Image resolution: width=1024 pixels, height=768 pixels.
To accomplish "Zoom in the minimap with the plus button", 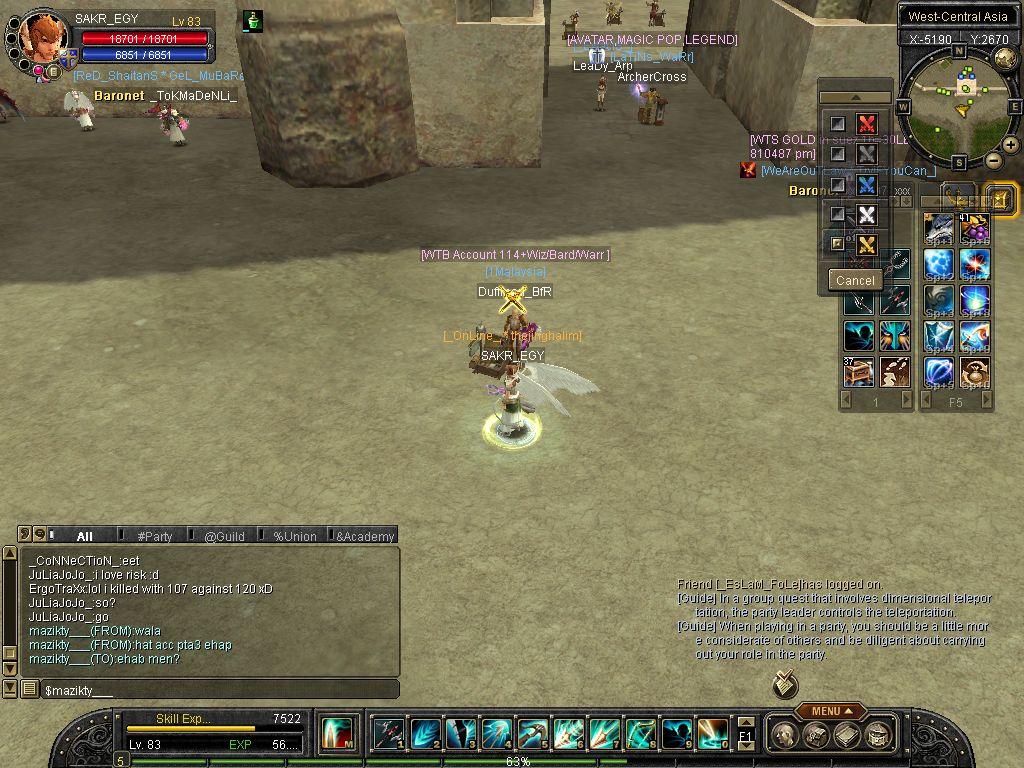I will tap(1011, 145).
